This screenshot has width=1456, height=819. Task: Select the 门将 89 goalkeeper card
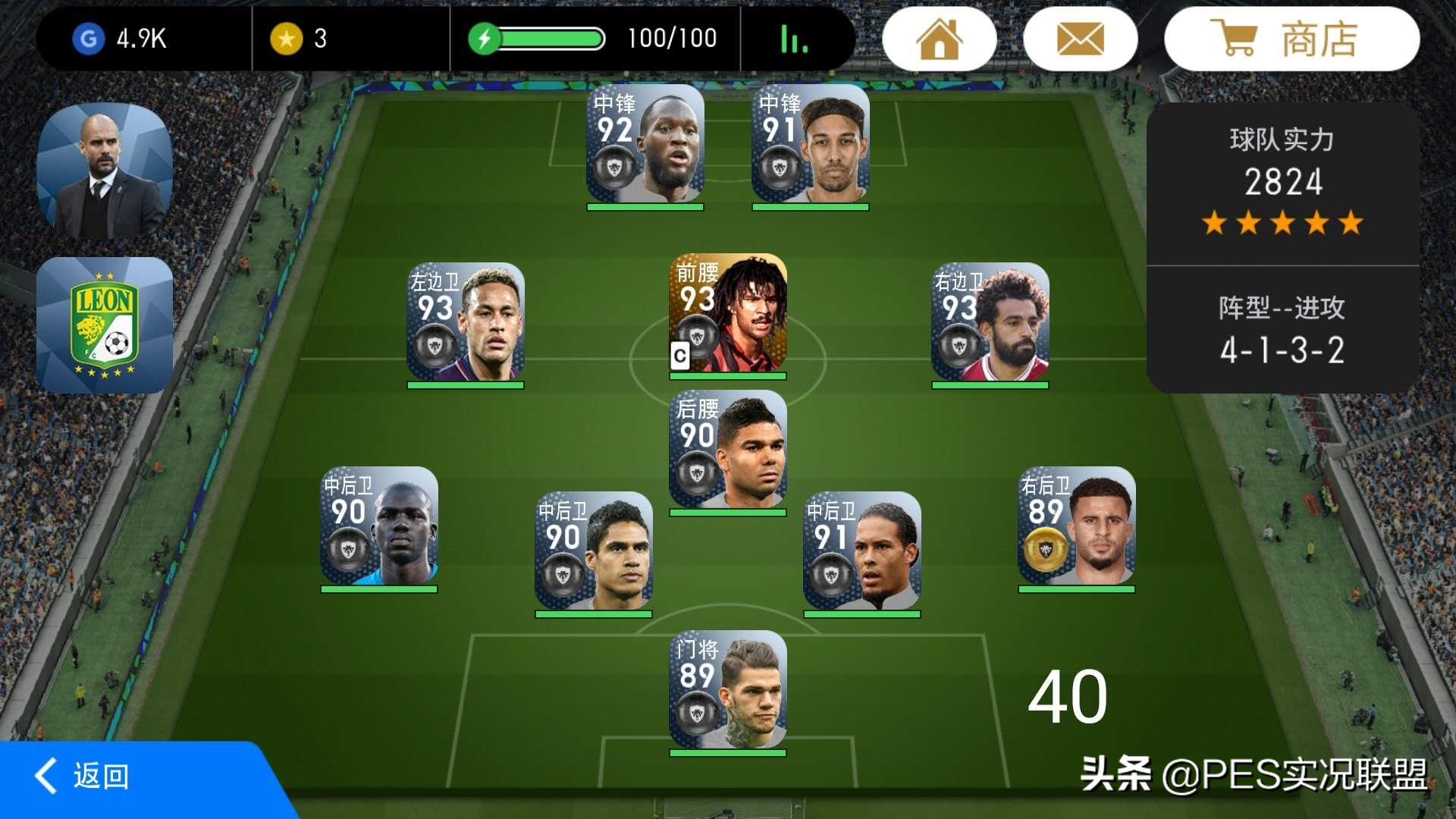pyautogui.click(x=728, y=690)
